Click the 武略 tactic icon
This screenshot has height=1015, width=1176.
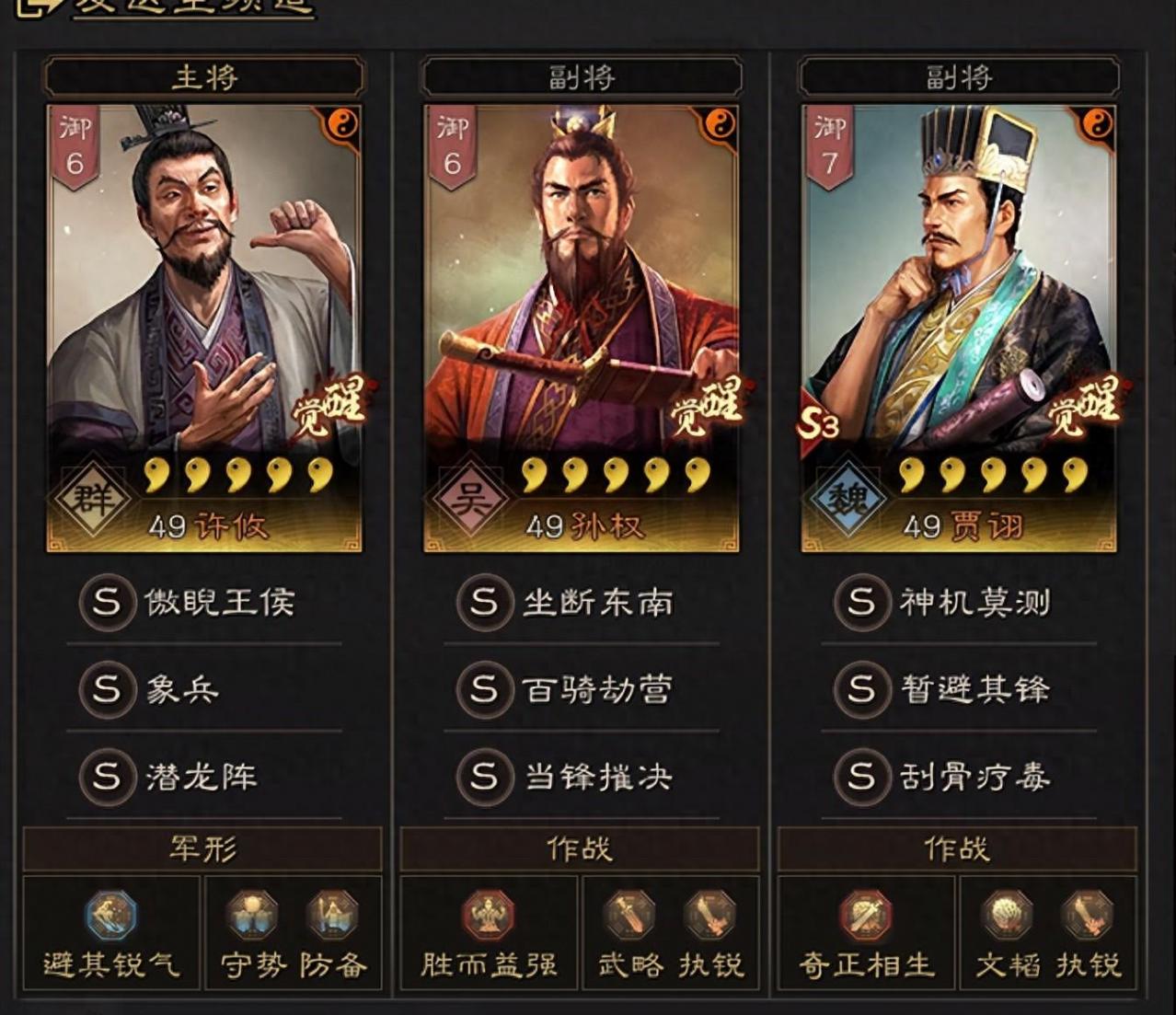[629, 916]
